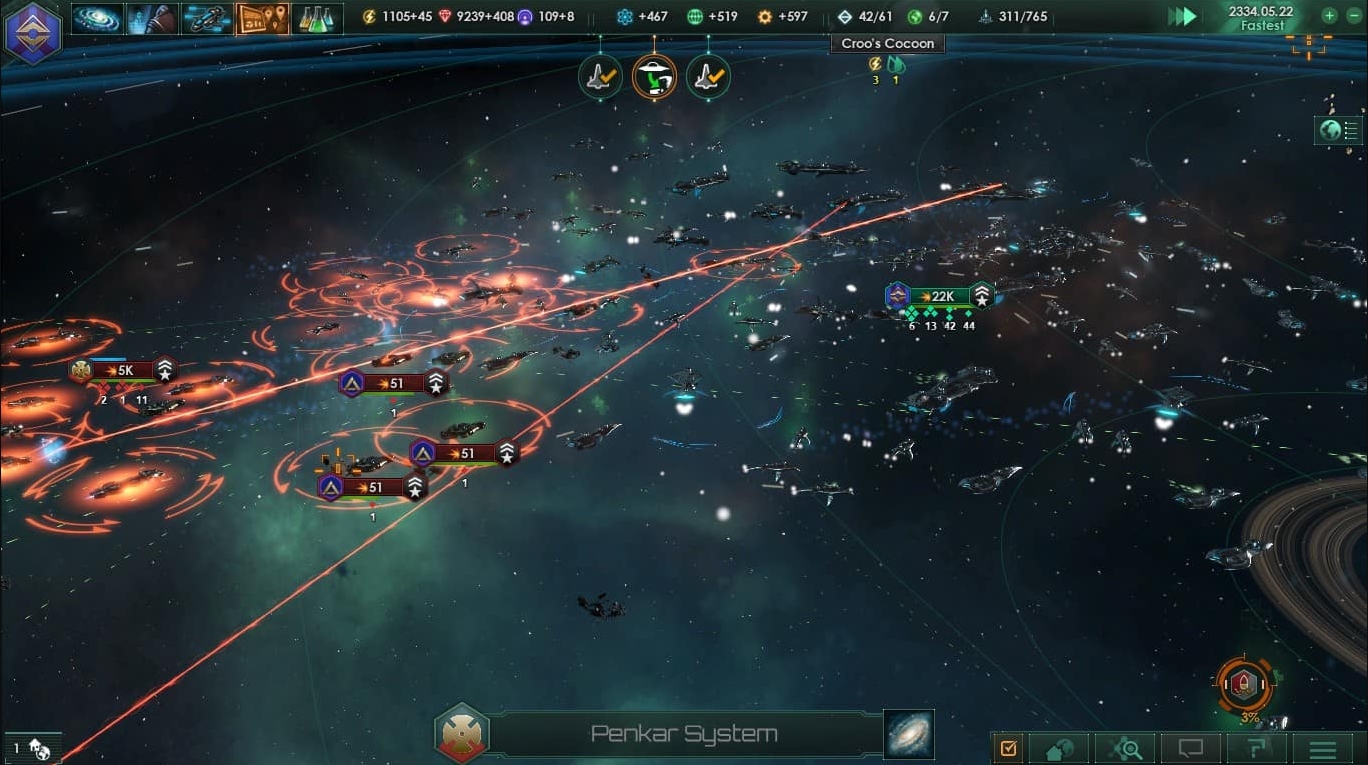Click the galaxy map thumbnail beside Penkar System

pyautogui.click(x=906, y=734)
